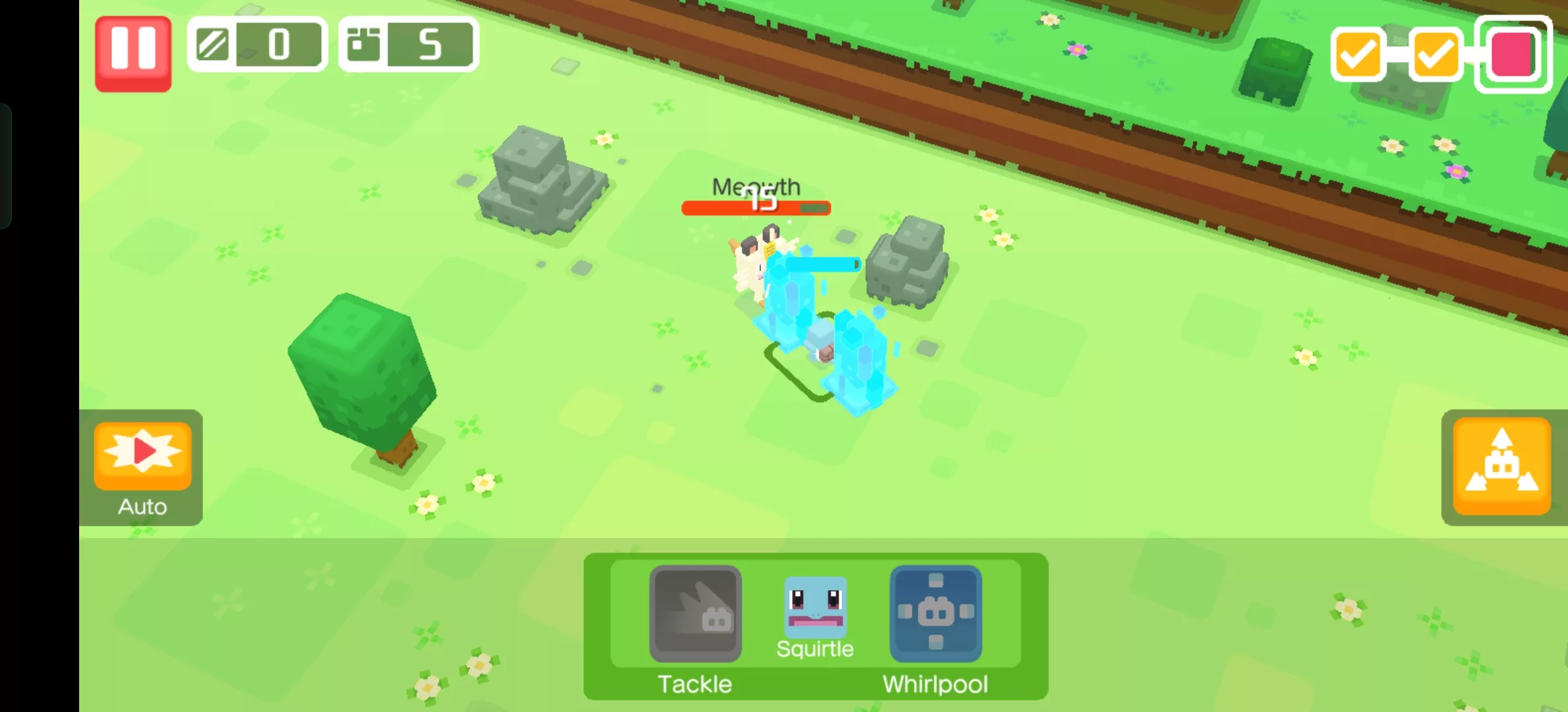
Task: Select the Tackle move icon
Action: coord(694,614)
